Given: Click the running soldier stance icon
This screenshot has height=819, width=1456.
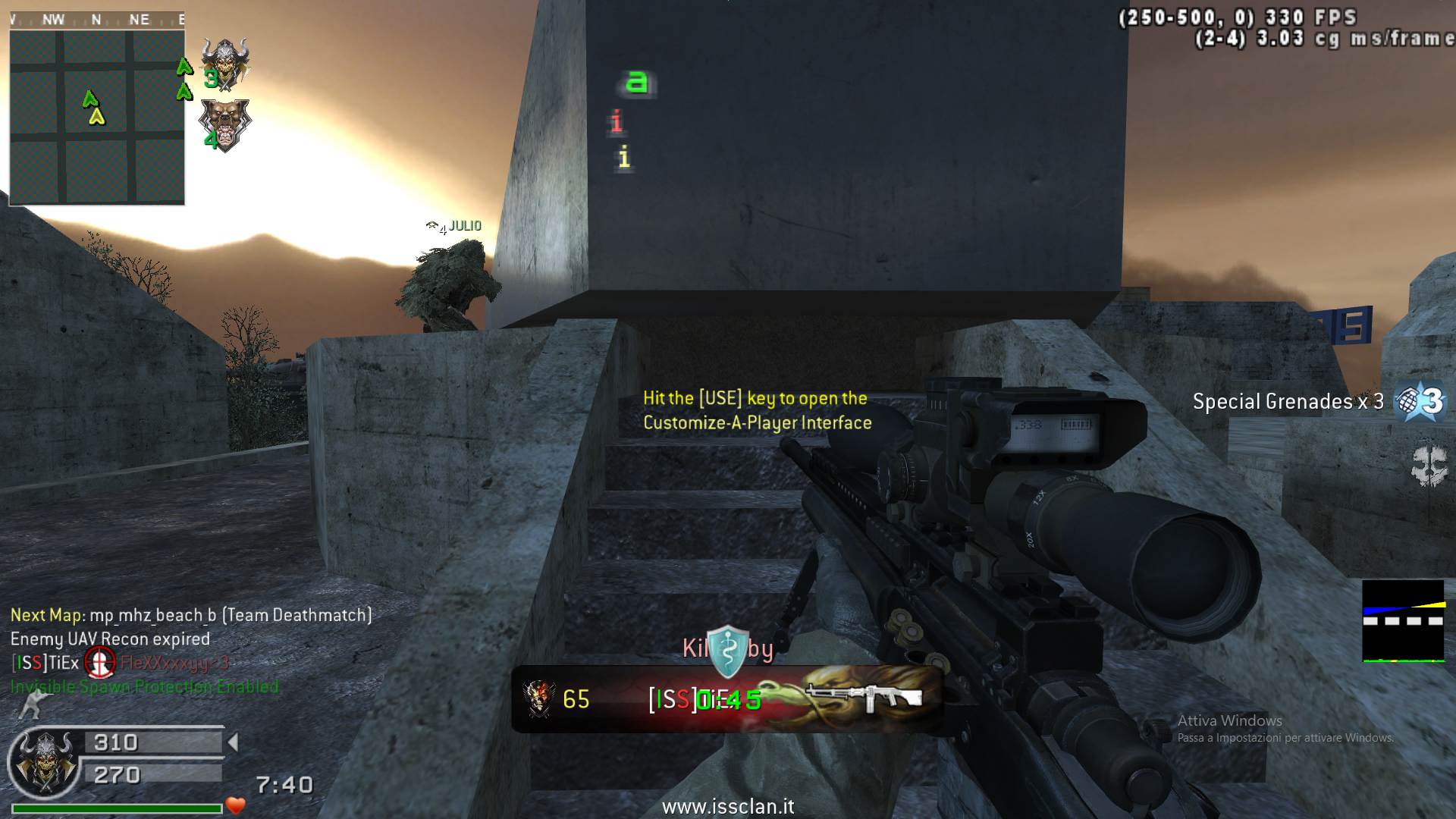Looking at the screenshot, I should point(30,706).
